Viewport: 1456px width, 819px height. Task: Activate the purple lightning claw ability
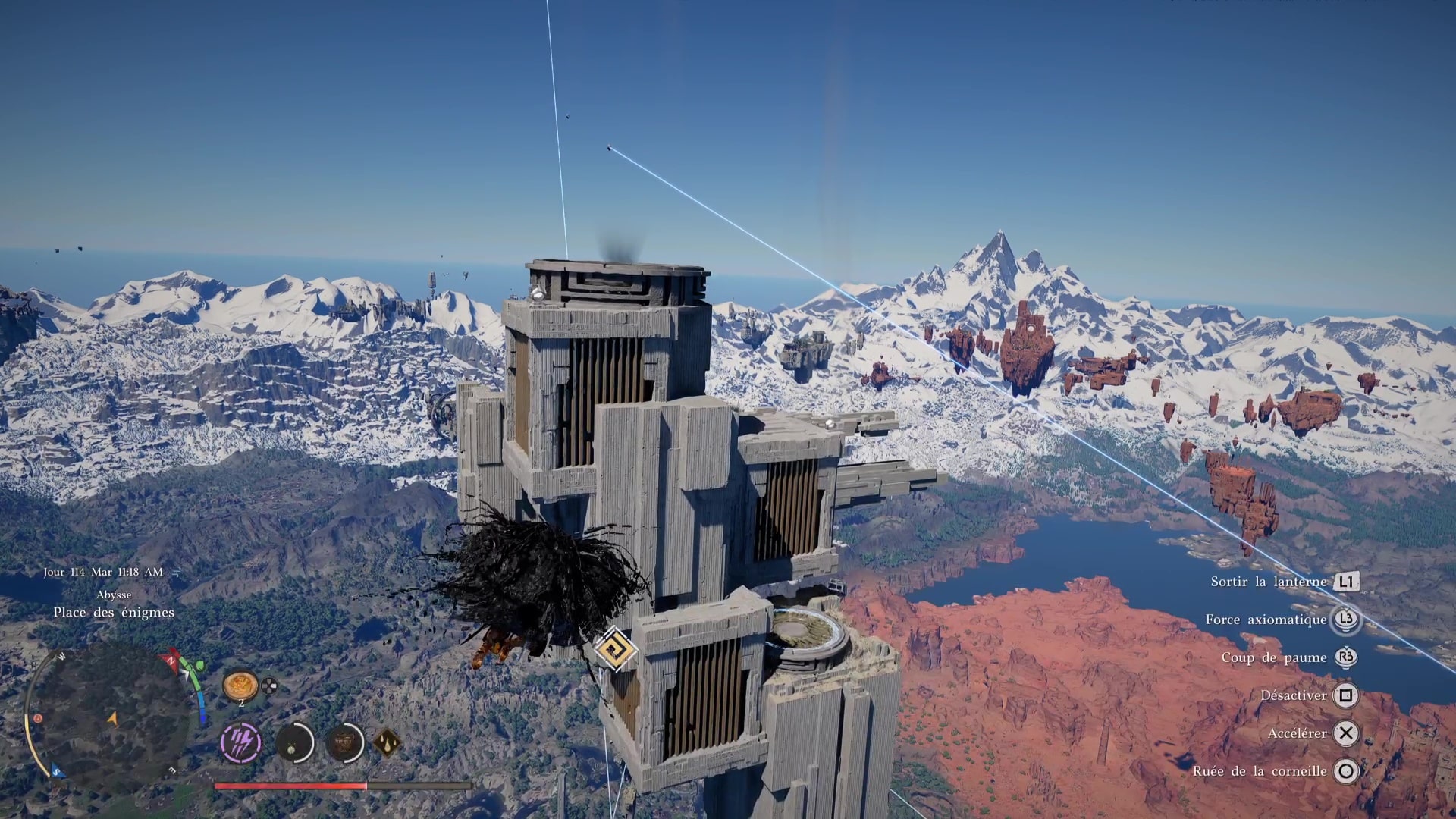(x=241, y=742)
